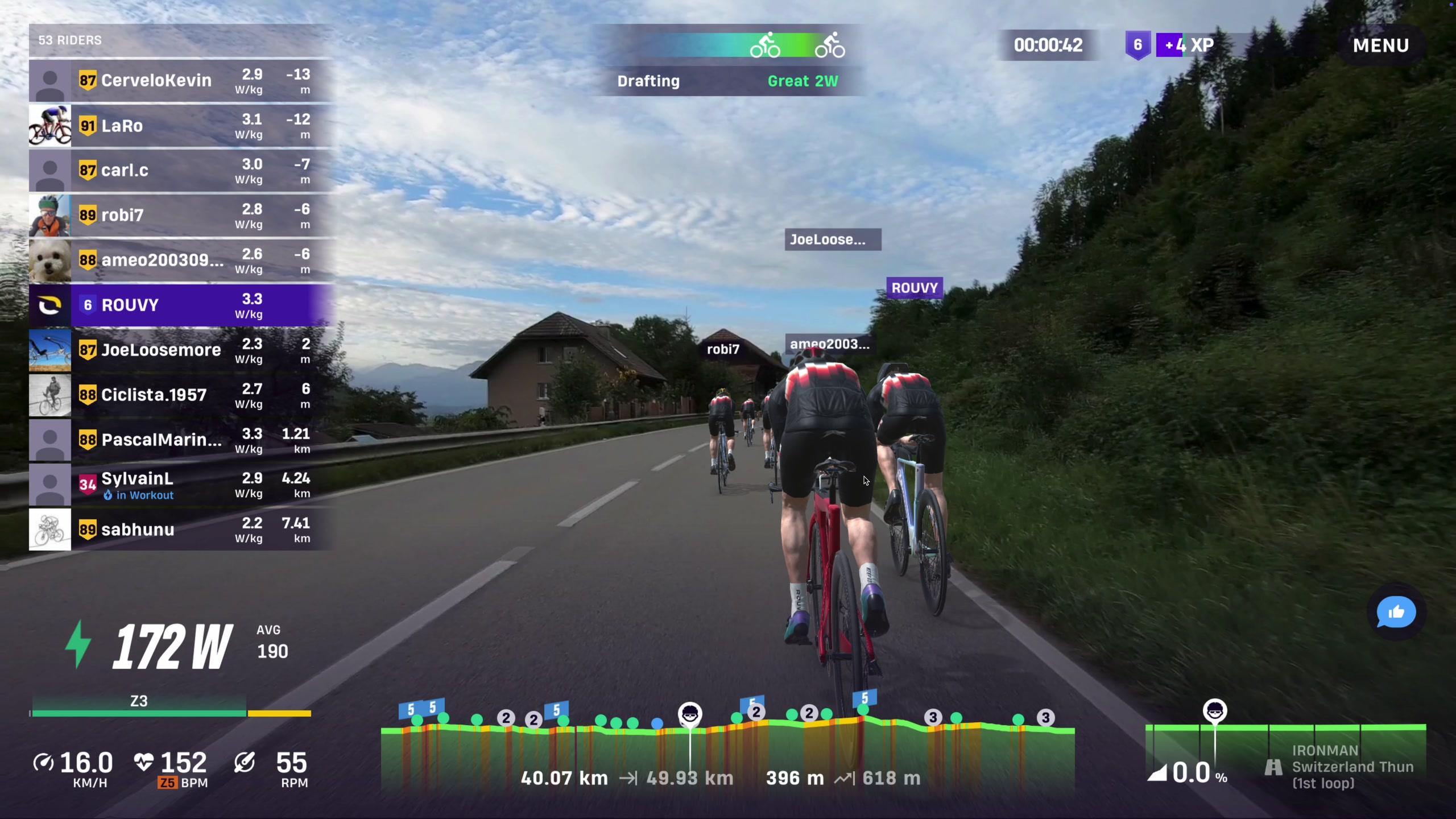This screenshot has height=819, width=1456.
Task: Select LaRo's rider row
Action: pyautogui.click(x=181, y=126)
